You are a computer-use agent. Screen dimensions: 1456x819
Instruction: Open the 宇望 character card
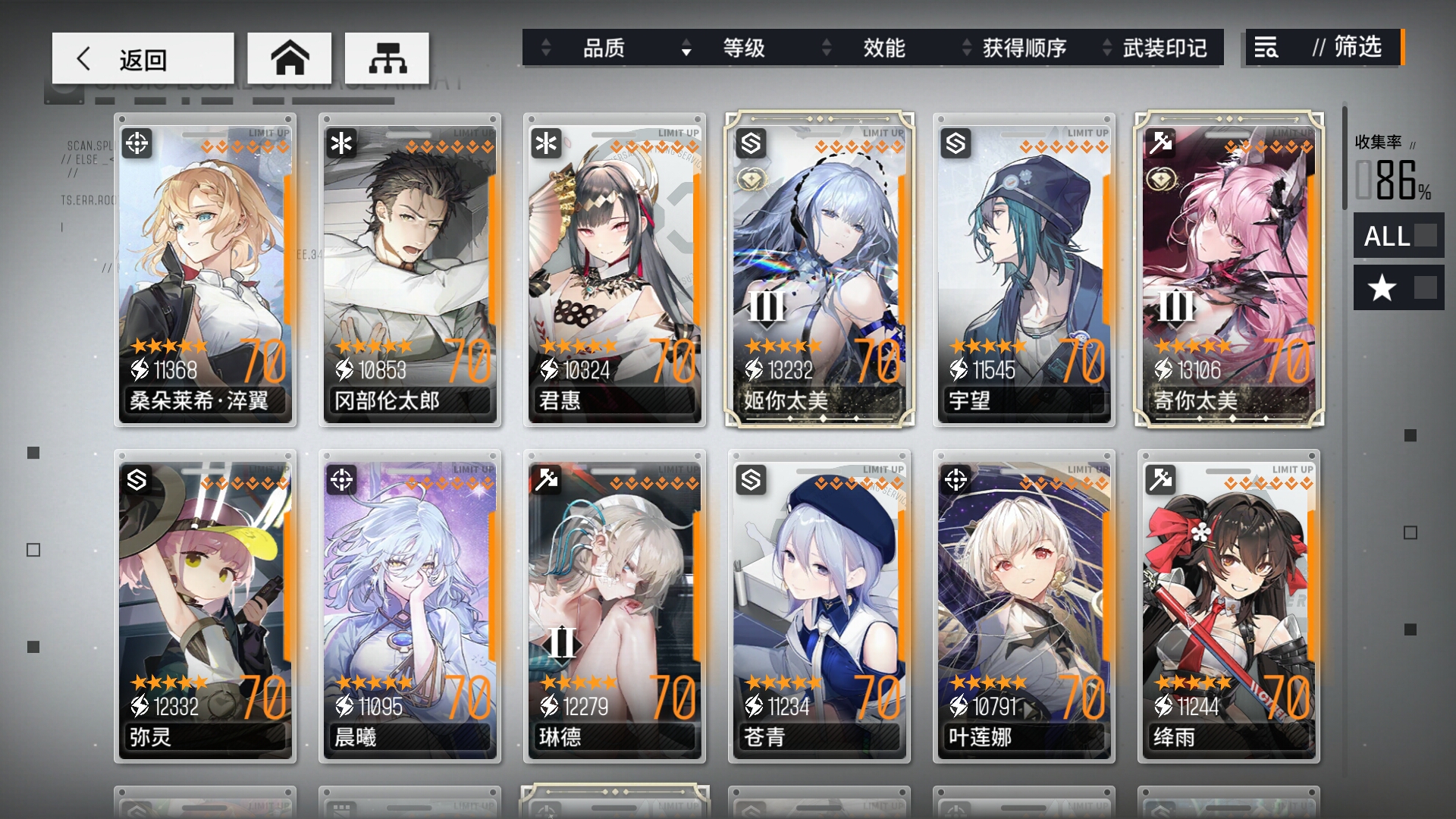pos(1024,269)
